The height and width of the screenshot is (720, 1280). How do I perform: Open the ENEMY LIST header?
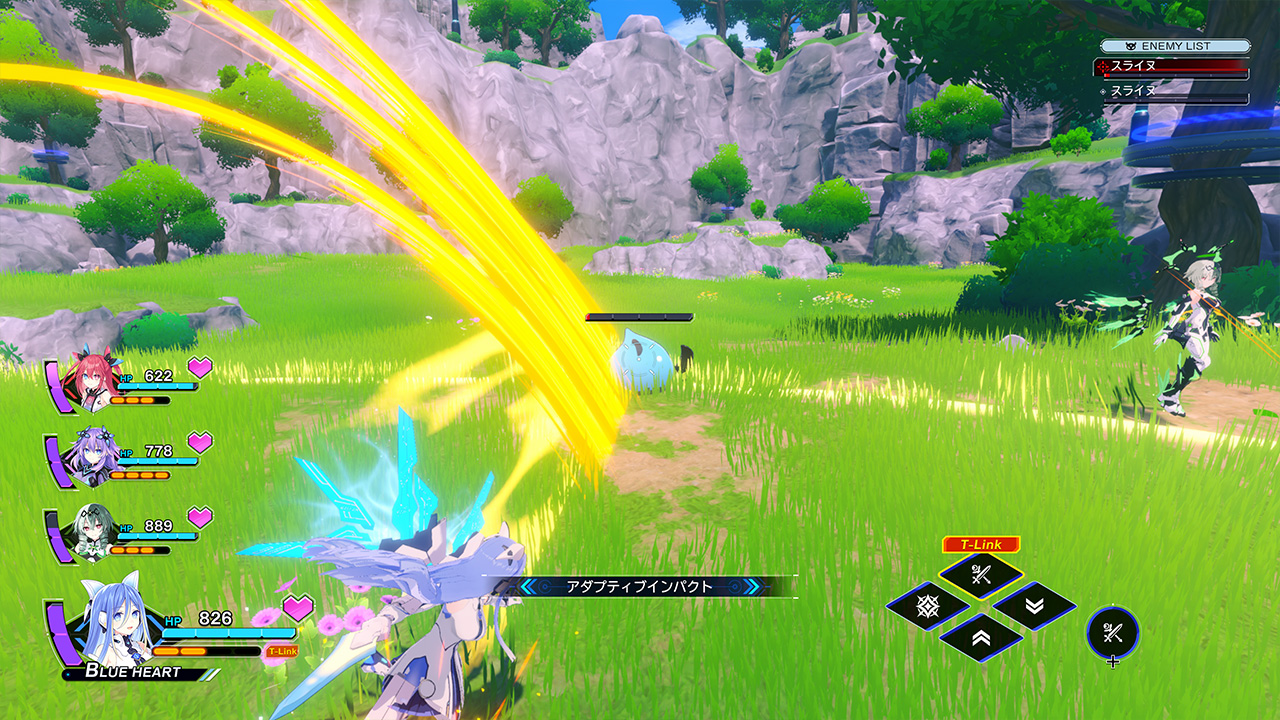pos(1175,46)
